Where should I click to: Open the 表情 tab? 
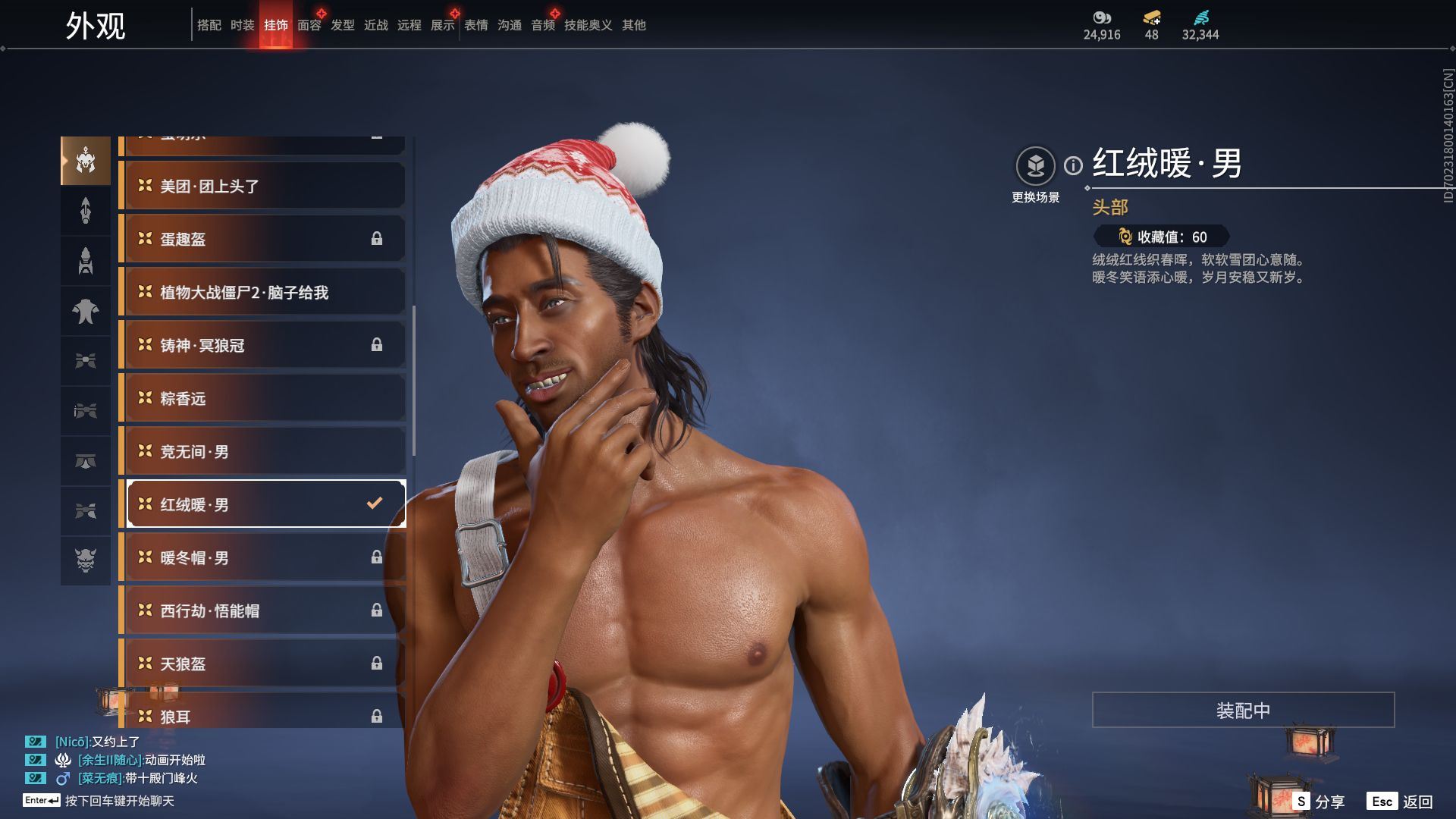476,25
